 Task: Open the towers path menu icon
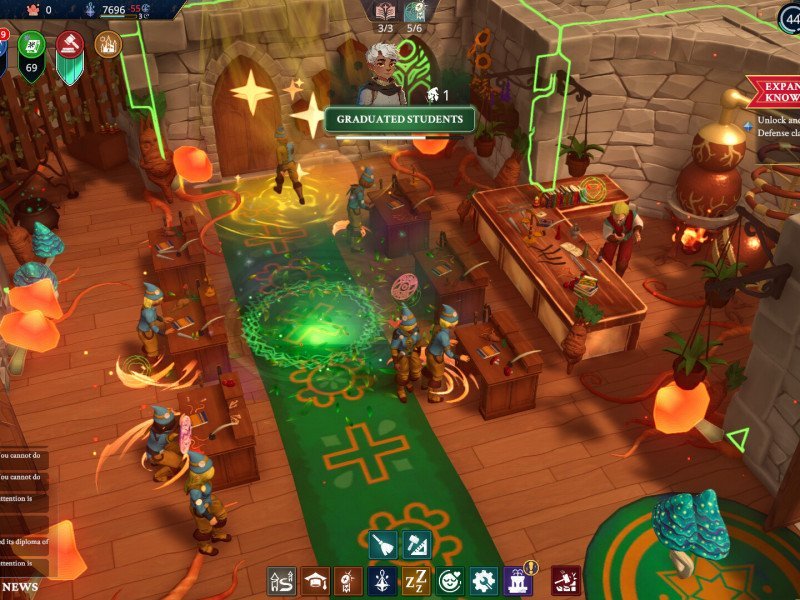(x=281, y=581)
